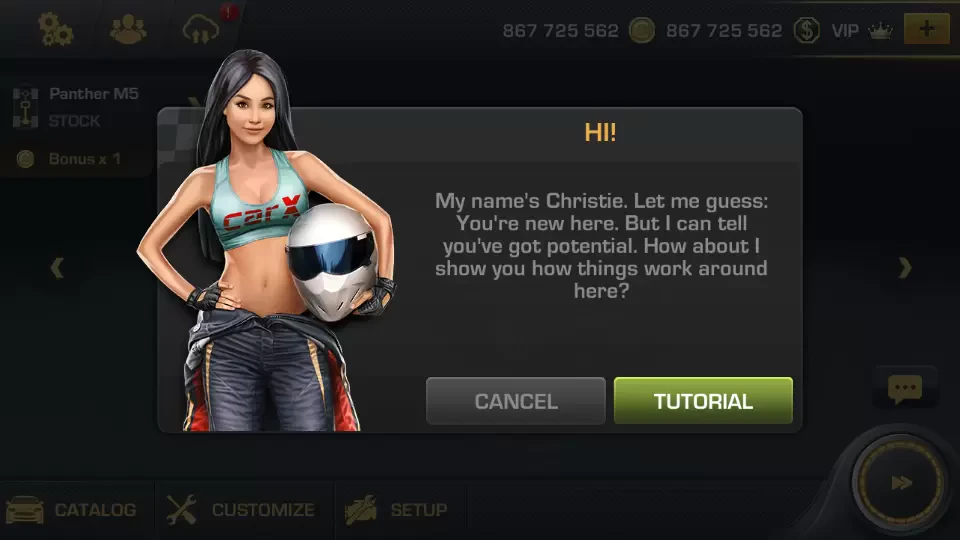Open the friends group icon
The height and width of the screenshot is (540, 960).
(x=128, y=30)
